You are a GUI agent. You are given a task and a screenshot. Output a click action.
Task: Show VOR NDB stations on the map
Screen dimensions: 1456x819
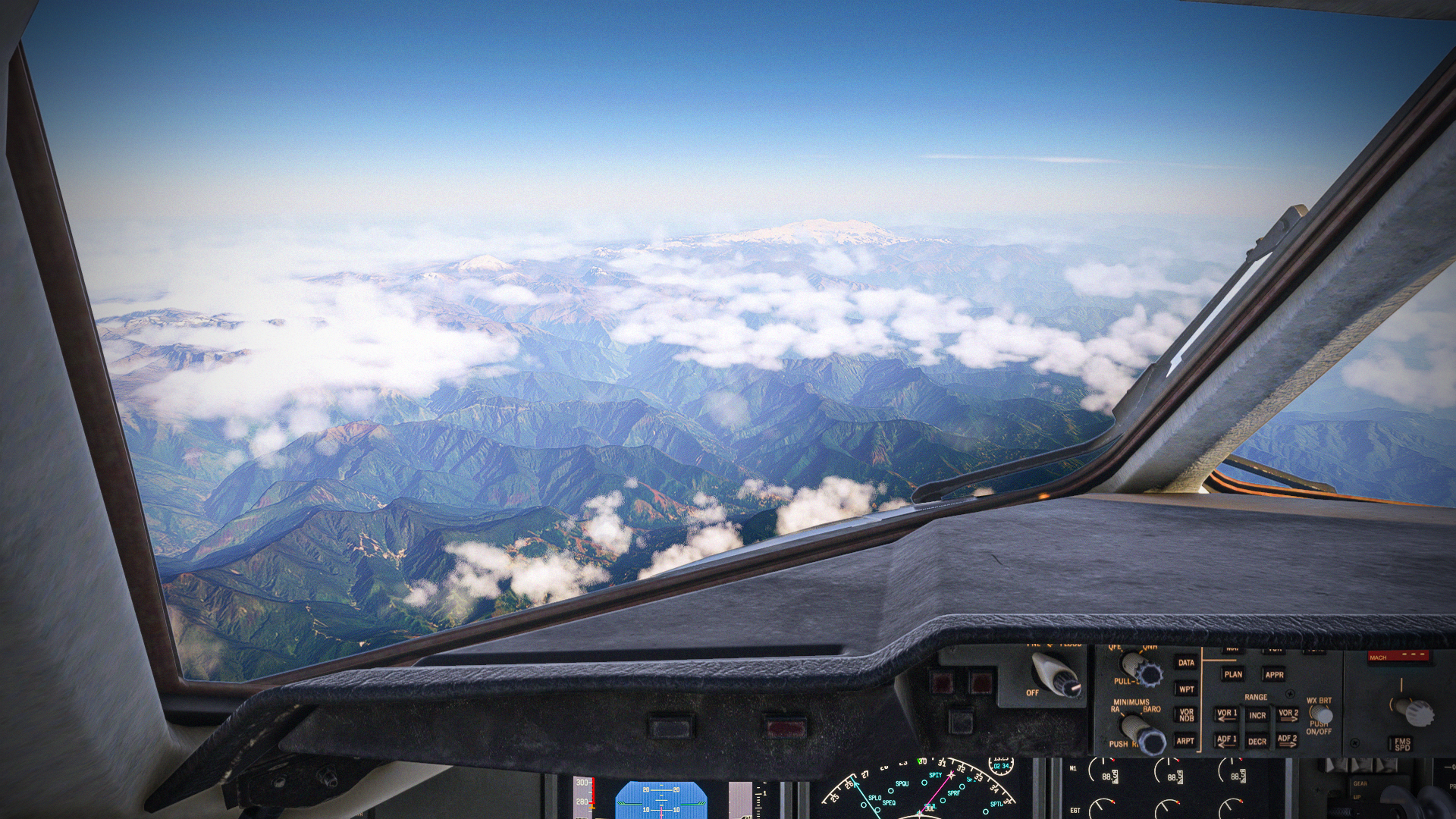click(1186, 715)
